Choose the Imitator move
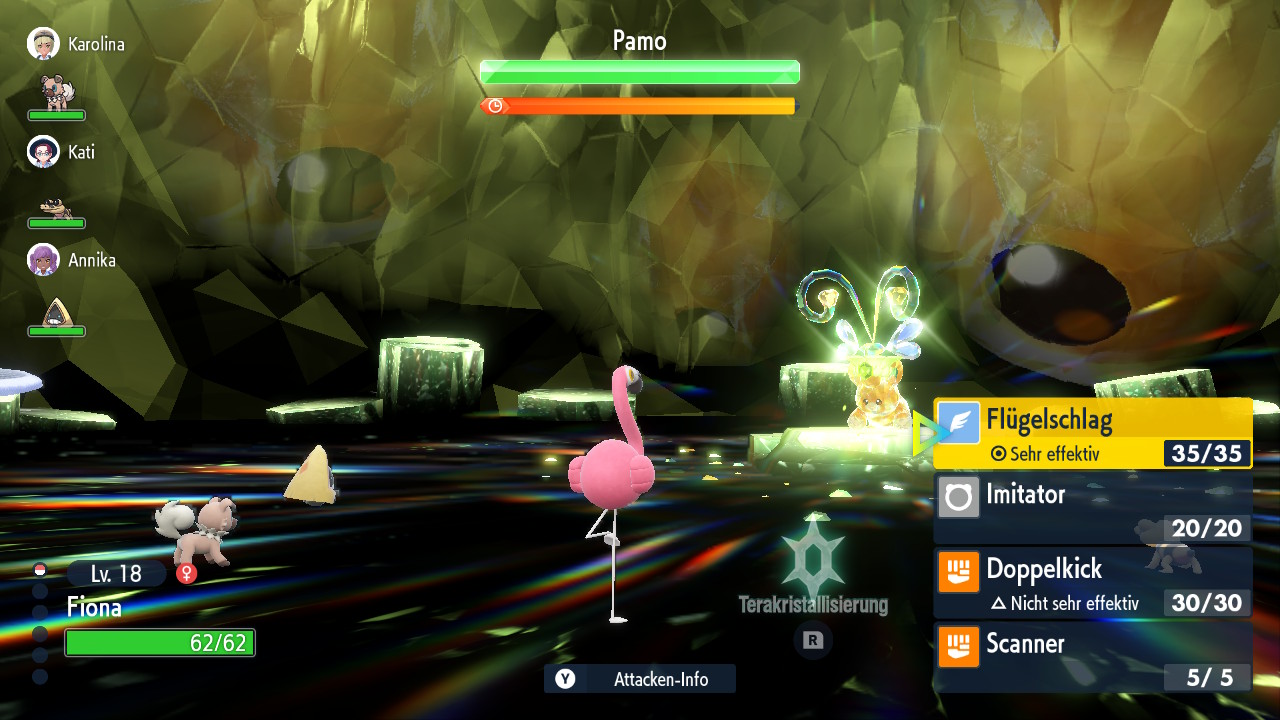The height and width of the screenshot is (720, 1280). pyautogui.click(x=1092, y=507)
